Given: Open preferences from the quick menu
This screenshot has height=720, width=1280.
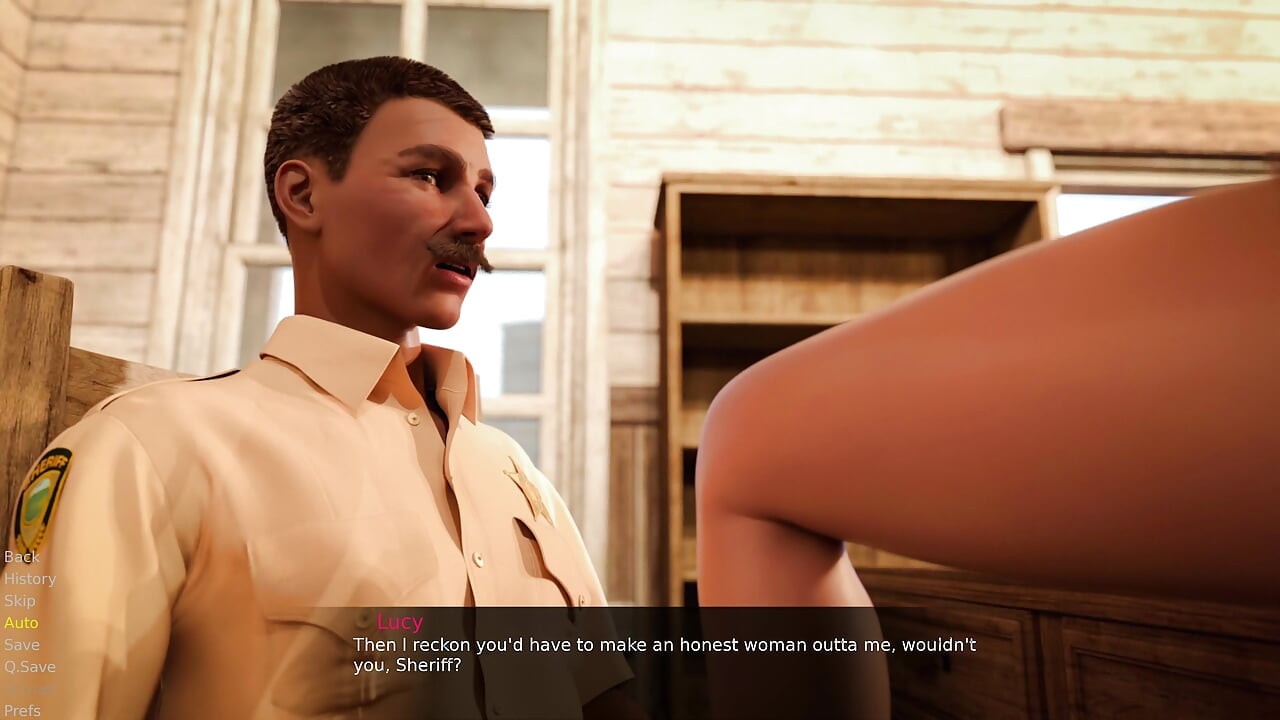Looking at the screenshot, I should click(23, 710).
